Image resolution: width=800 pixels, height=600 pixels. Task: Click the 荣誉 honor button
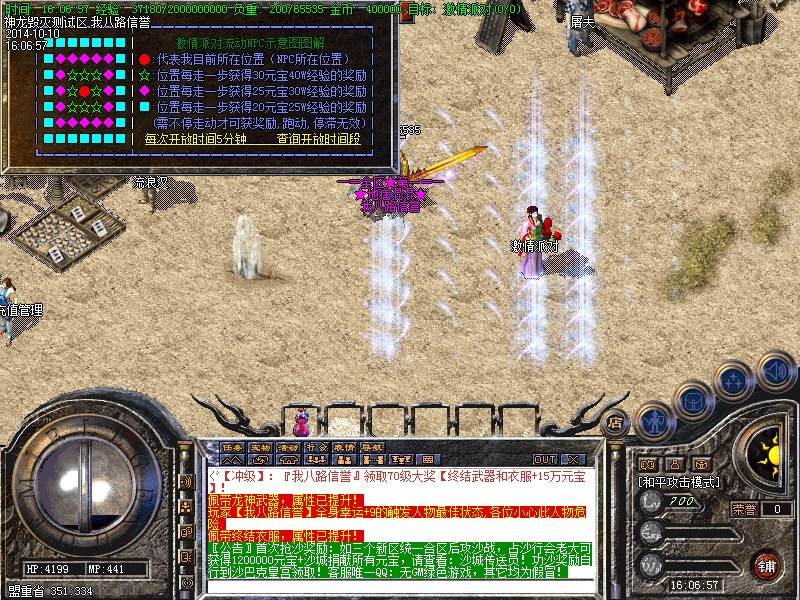743,508
